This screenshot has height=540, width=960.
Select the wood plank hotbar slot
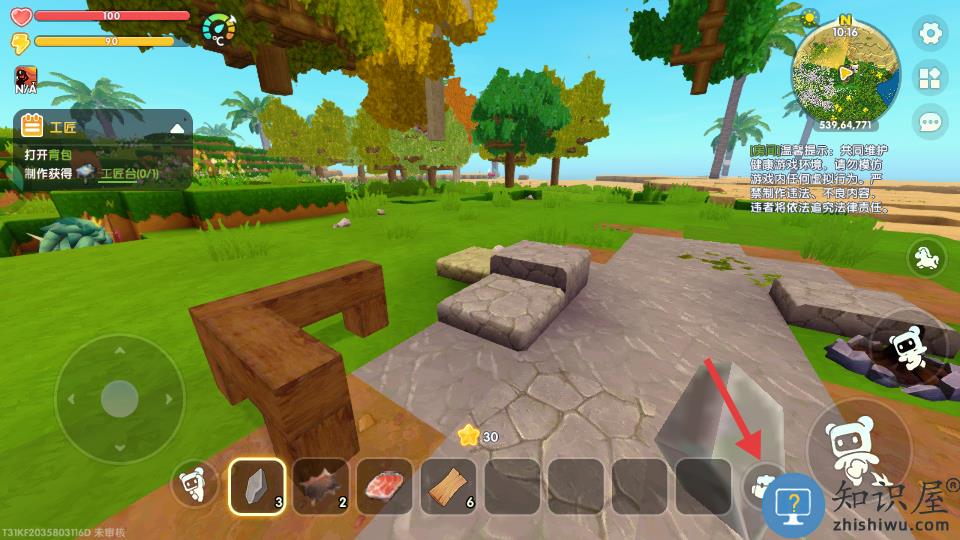449,486
